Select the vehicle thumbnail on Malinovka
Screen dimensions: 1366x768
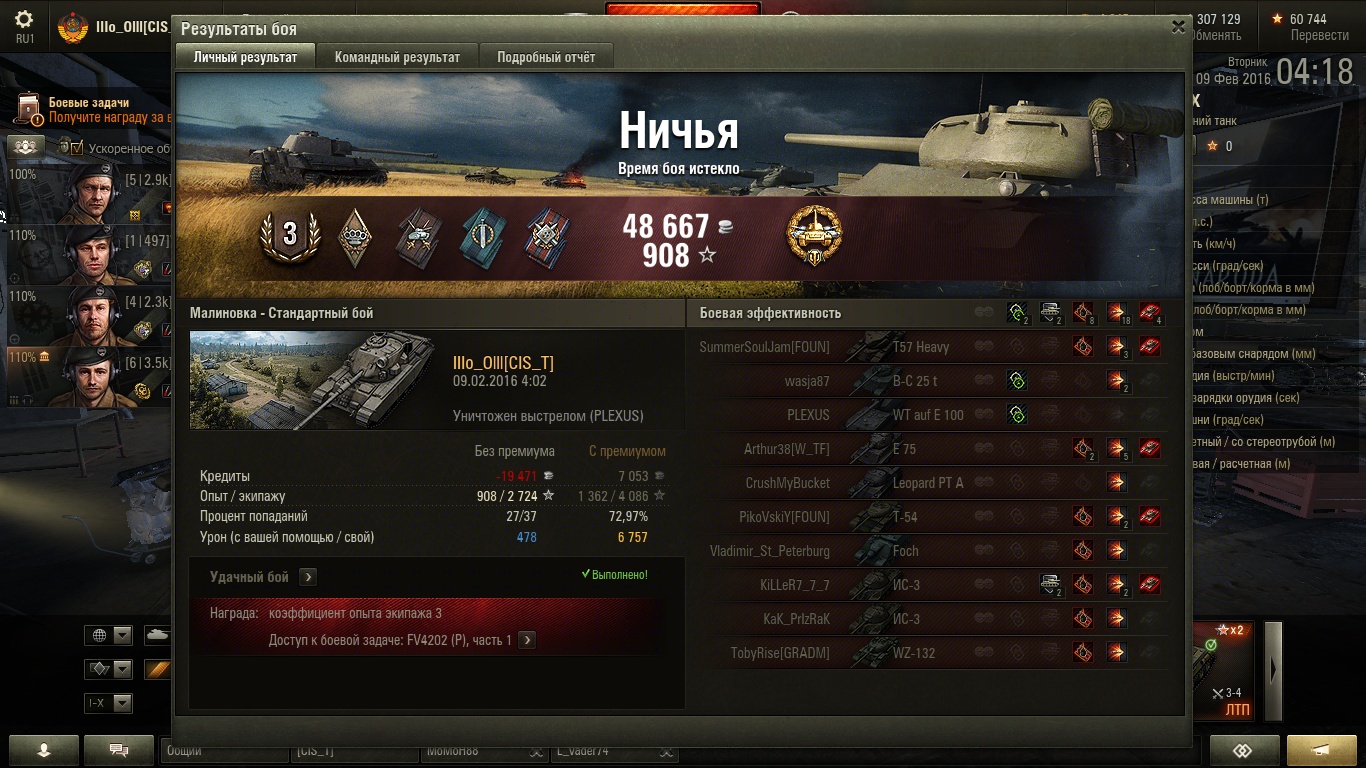click(314, 381)
